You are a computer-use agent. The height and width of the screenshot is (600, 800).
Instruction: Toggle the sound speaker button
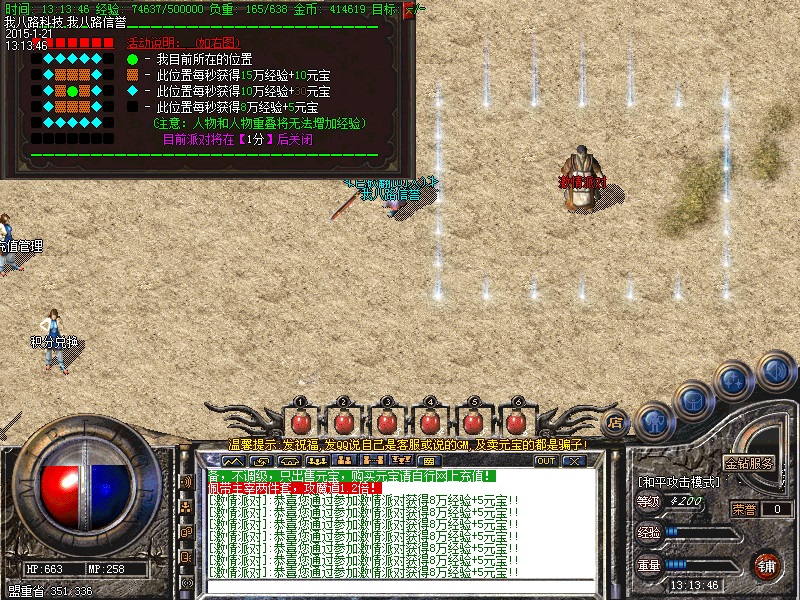point(773,370)
